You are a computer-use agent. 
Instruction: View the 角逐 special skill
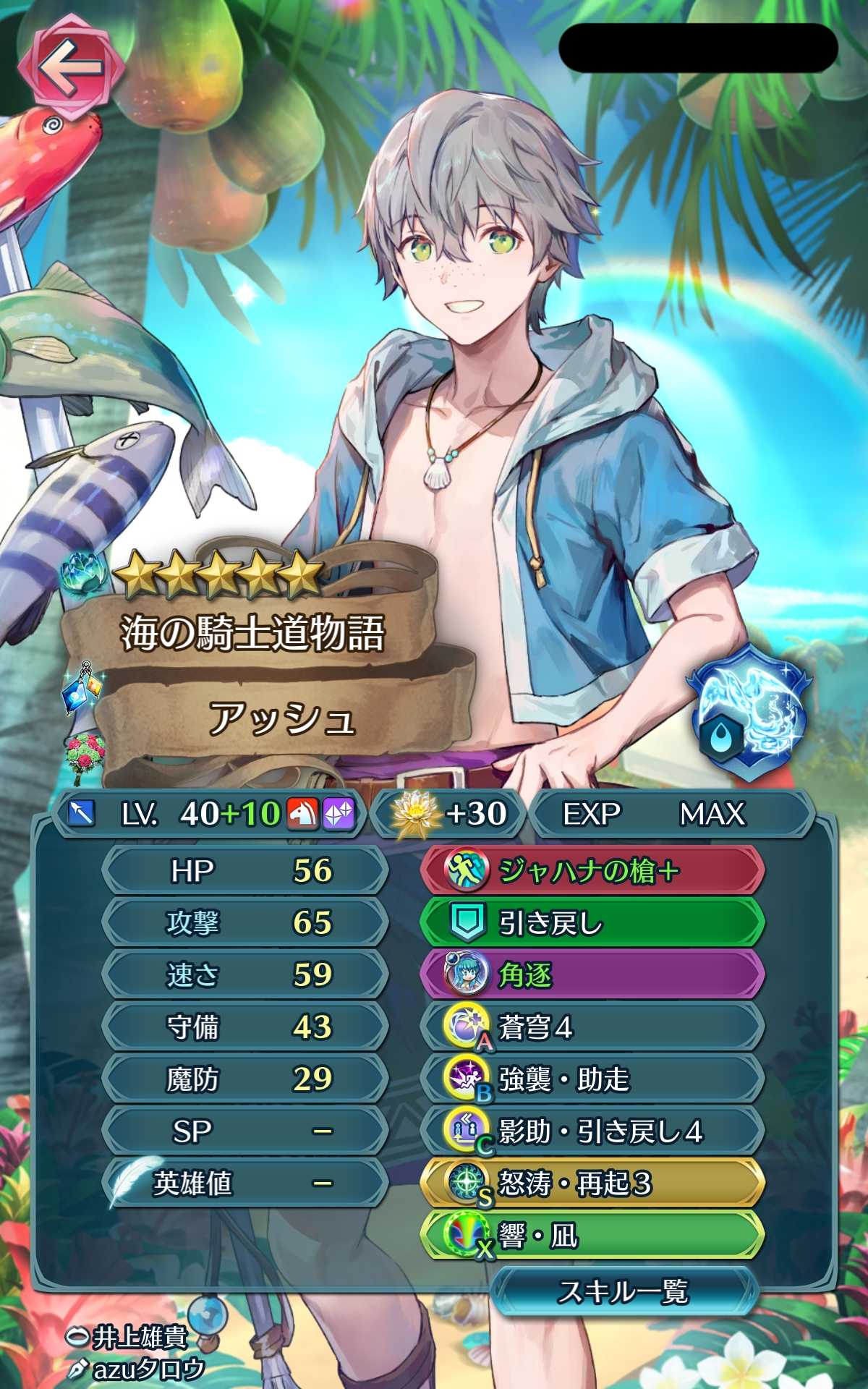[x=591, y=974]
